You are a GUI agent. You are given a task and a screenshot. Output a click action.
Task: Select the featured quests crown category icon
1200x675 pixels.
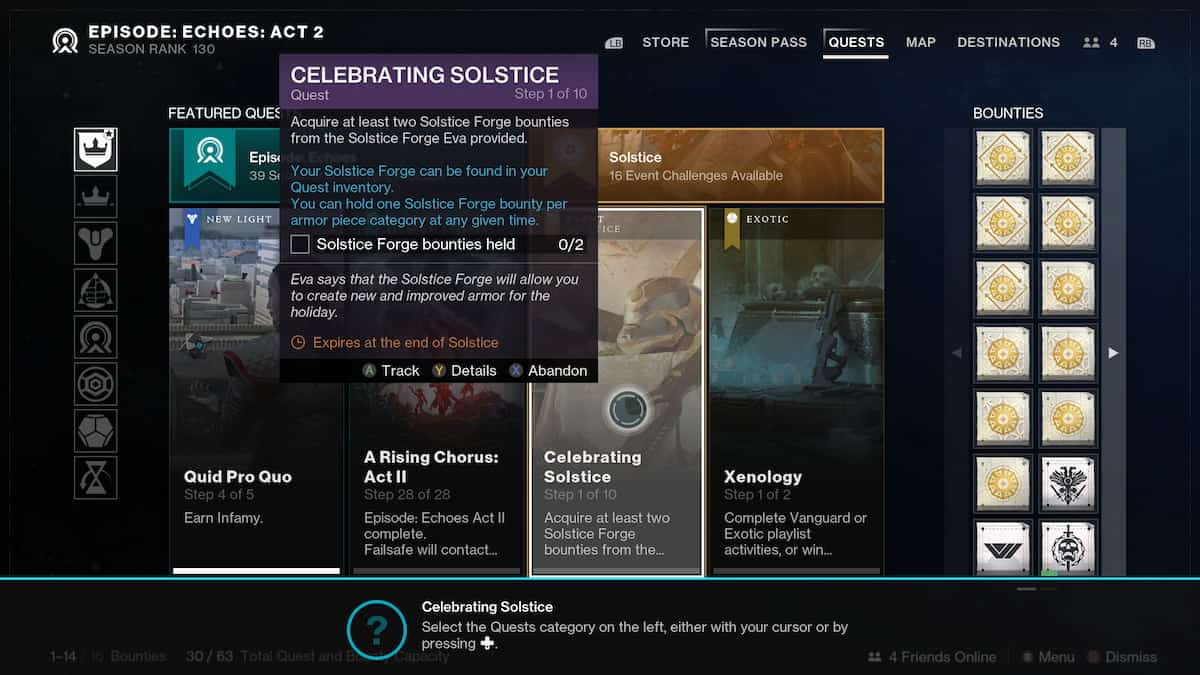96,149
